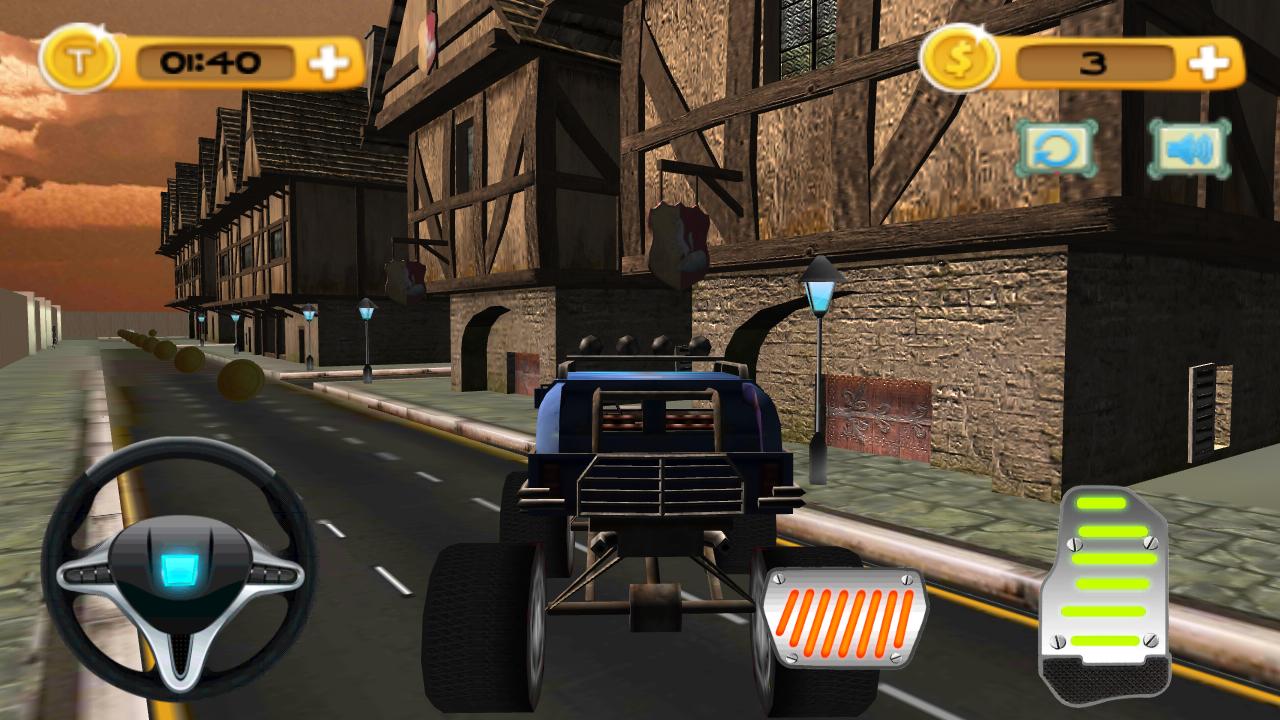Screen dimensions: 1280x720
Task: Buy more time with the yellow plus button
Action: [x=330, y=60]
